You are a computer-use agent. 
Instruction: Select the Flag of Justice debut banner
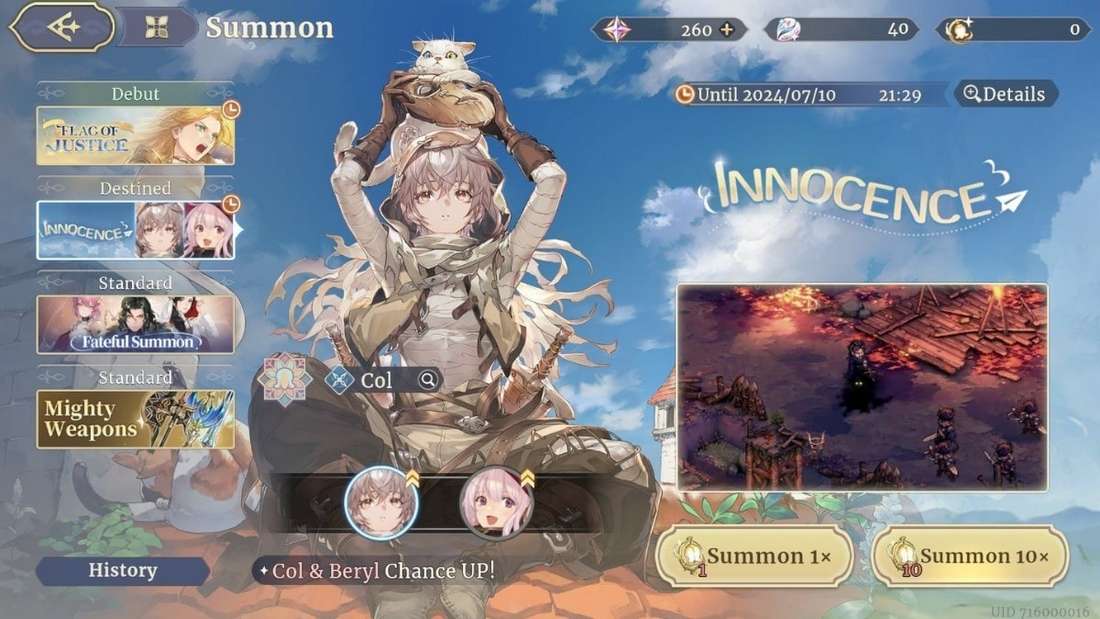tap(136, 135)
